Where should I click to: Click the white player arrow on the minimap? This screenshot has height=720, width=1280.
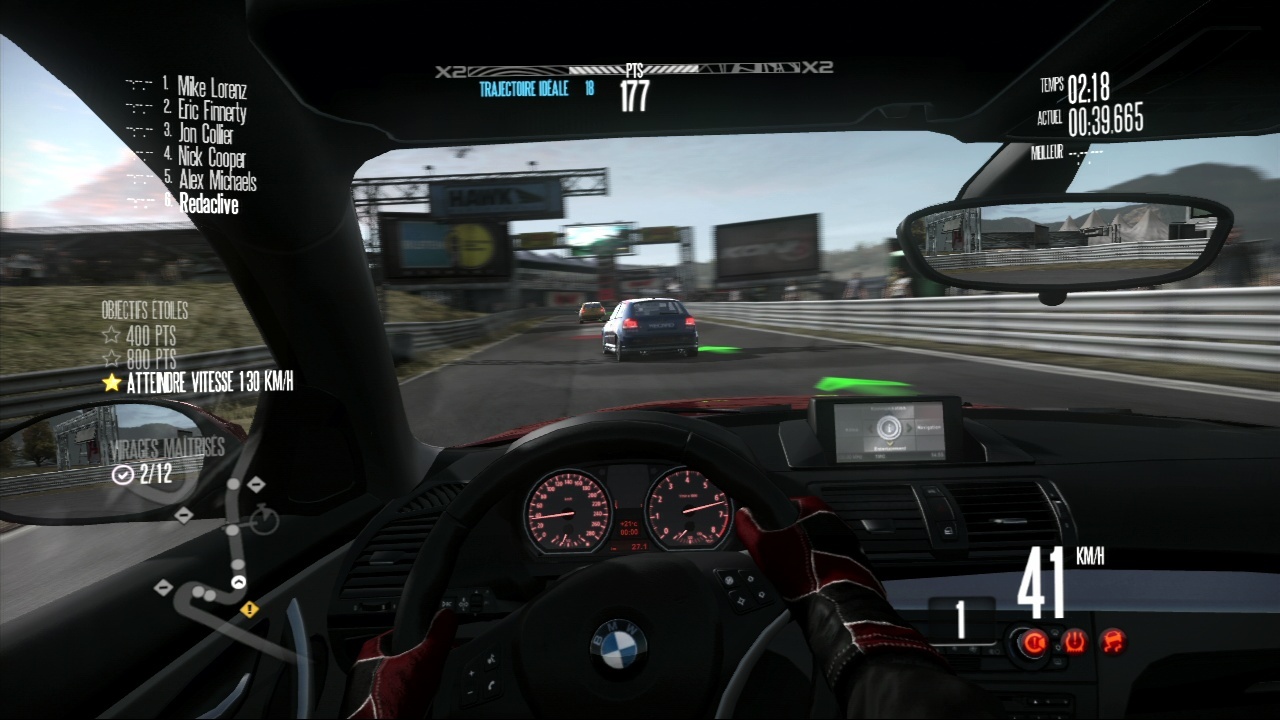pos(238,581)
